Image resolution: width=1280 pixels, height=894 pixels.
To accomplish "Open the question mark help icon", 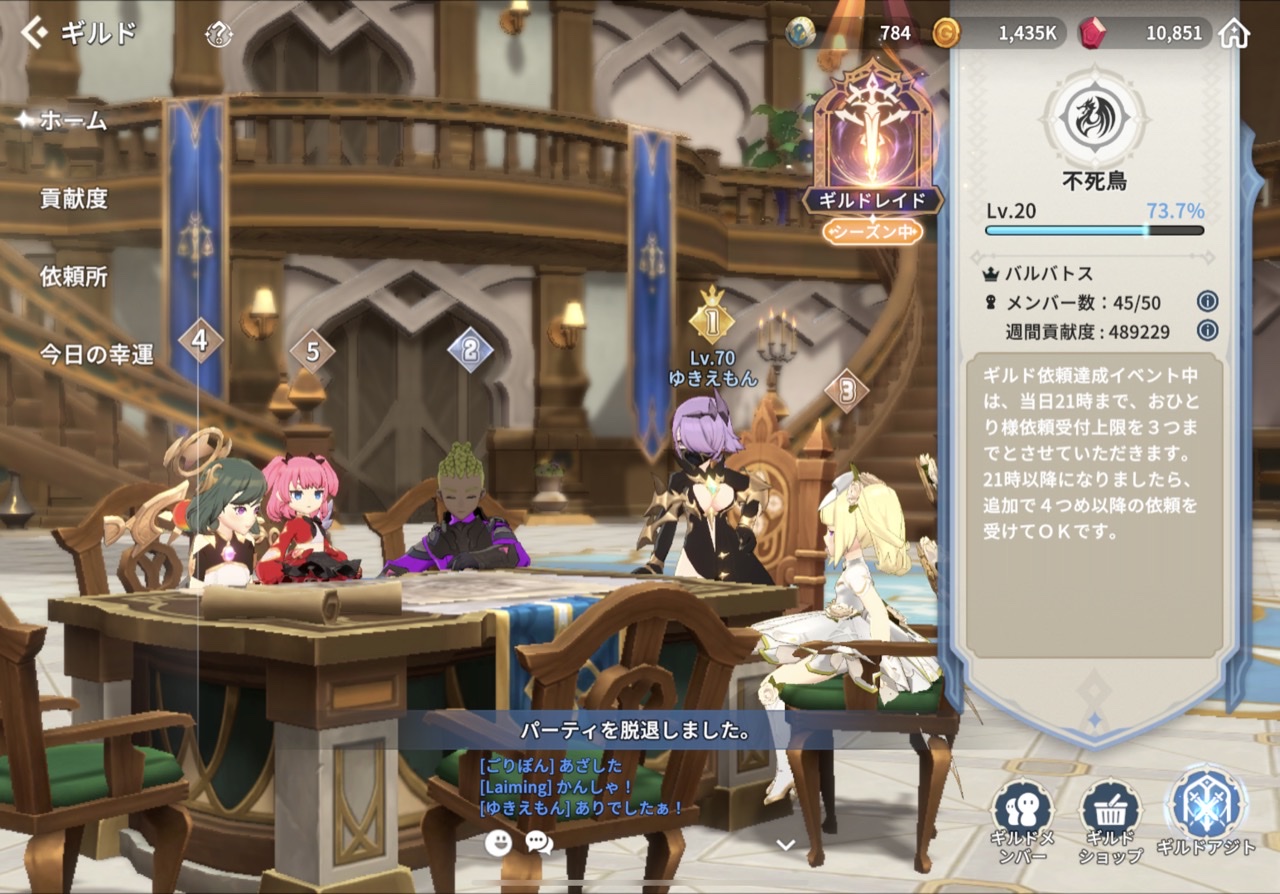I will (218, 34).
